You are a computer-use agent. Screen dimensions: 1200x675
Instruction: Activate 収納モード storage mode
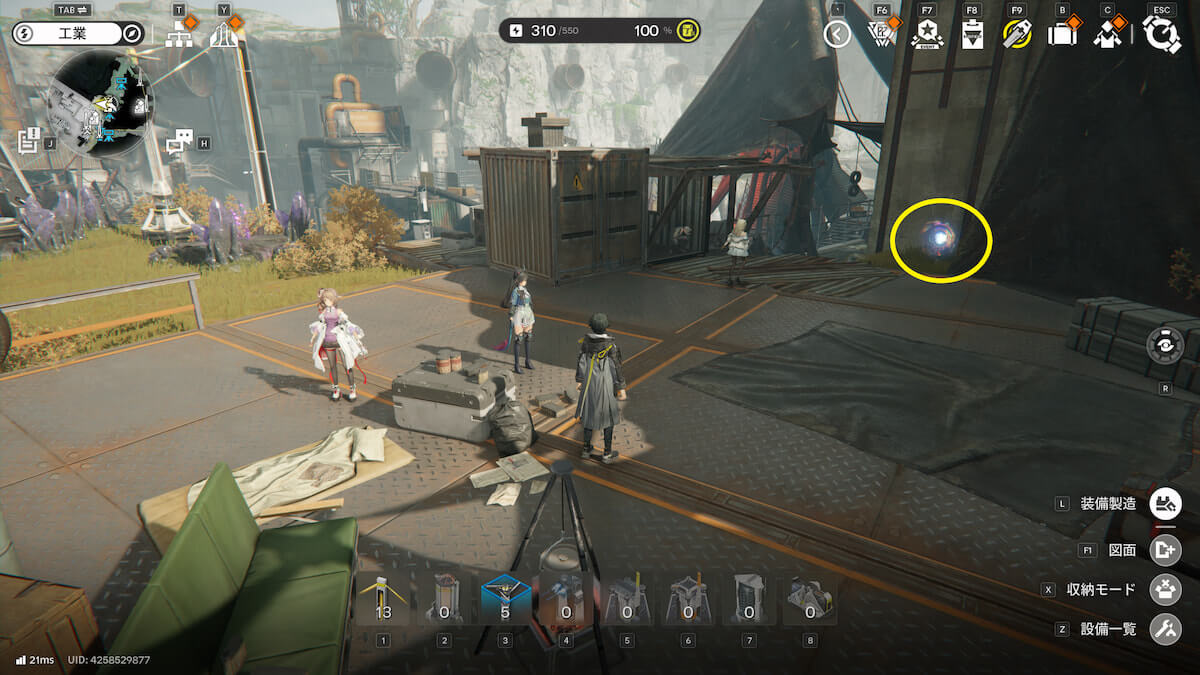point(1165,589)
